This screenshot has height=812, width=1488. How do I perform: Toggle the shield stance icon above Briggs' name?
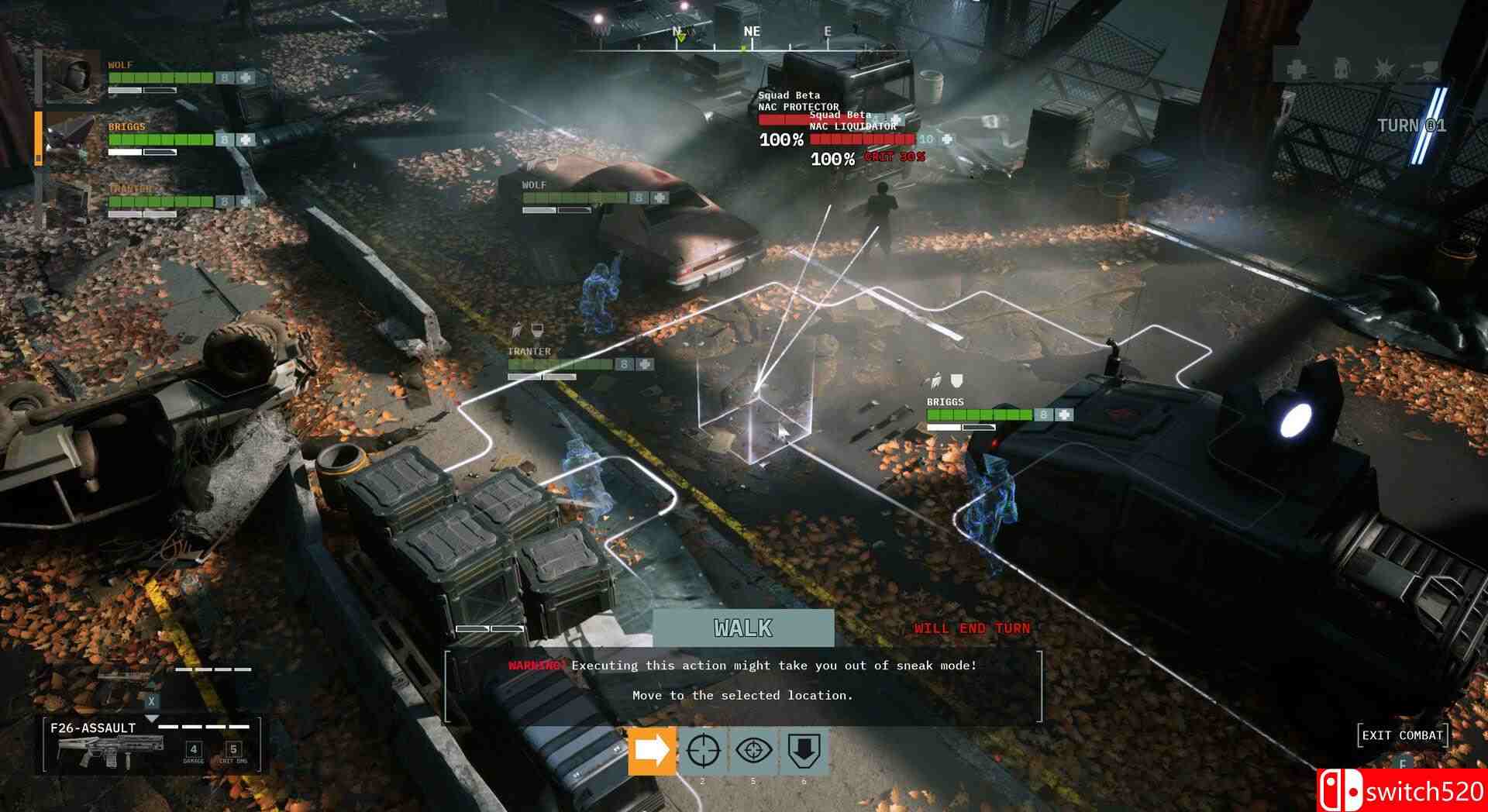coord(956,381)
